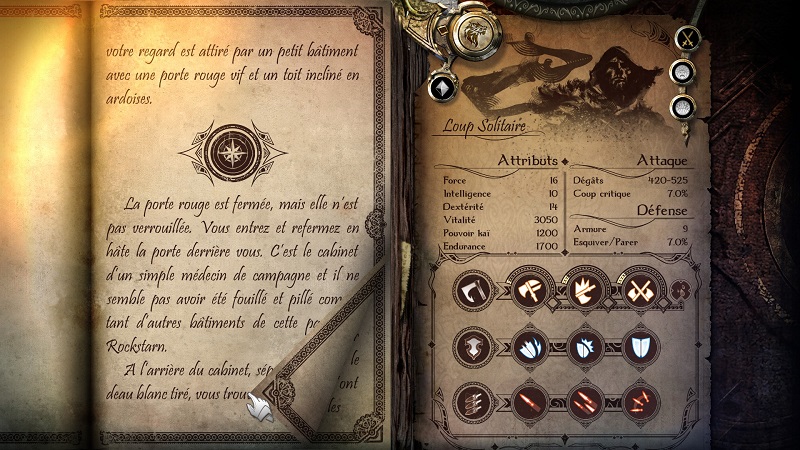Turn the curled page corner

pos(262,407)
